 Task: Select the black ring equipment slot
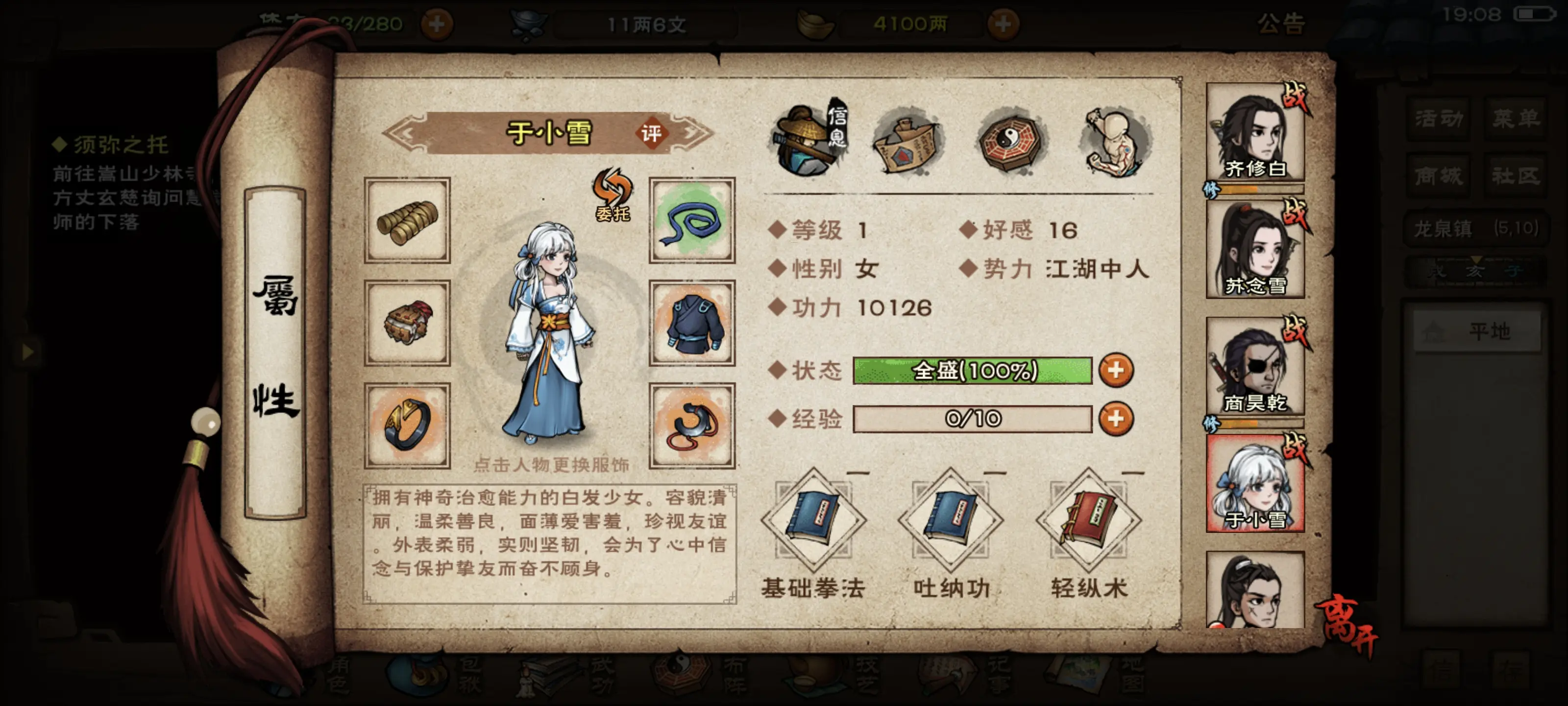(407, 425)
